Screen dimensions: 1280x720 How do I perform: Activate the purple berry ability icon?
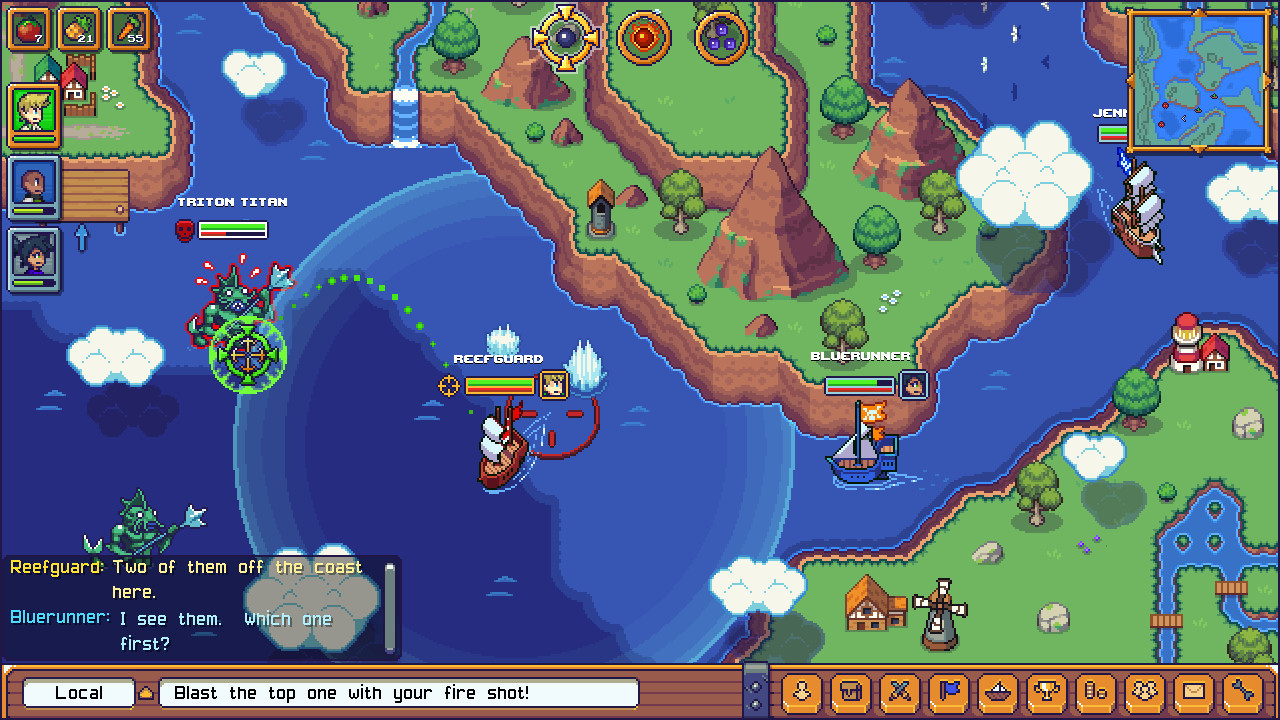pos(722,38)
